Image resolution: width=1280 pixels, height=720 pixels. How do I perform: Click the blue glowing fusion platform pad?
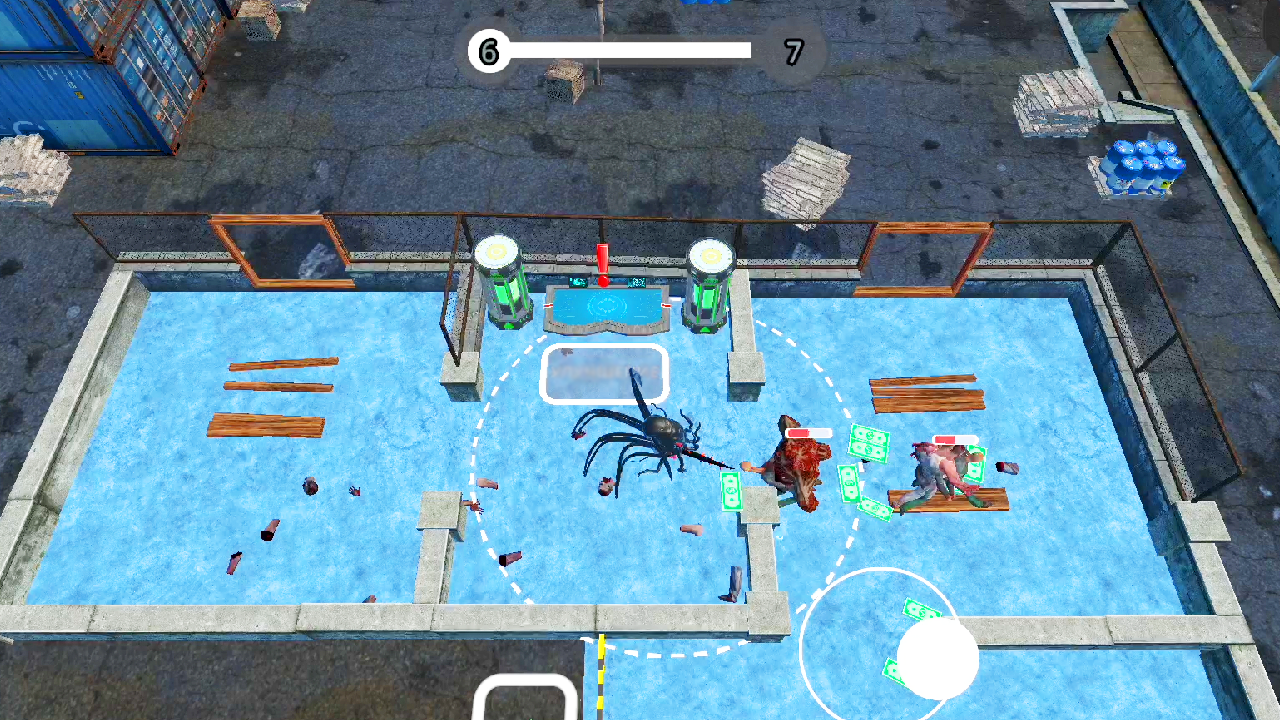point(606,307)
